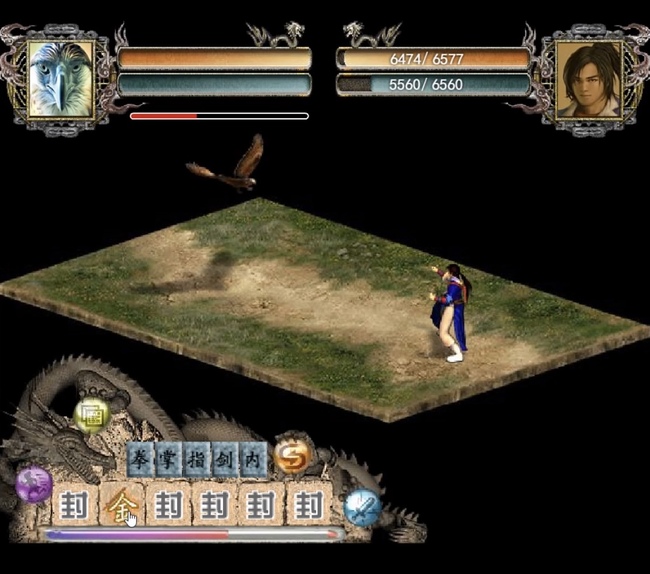Click the orange swirl orb button
Viewport: 650px width, 574px height.
(293, 455)
